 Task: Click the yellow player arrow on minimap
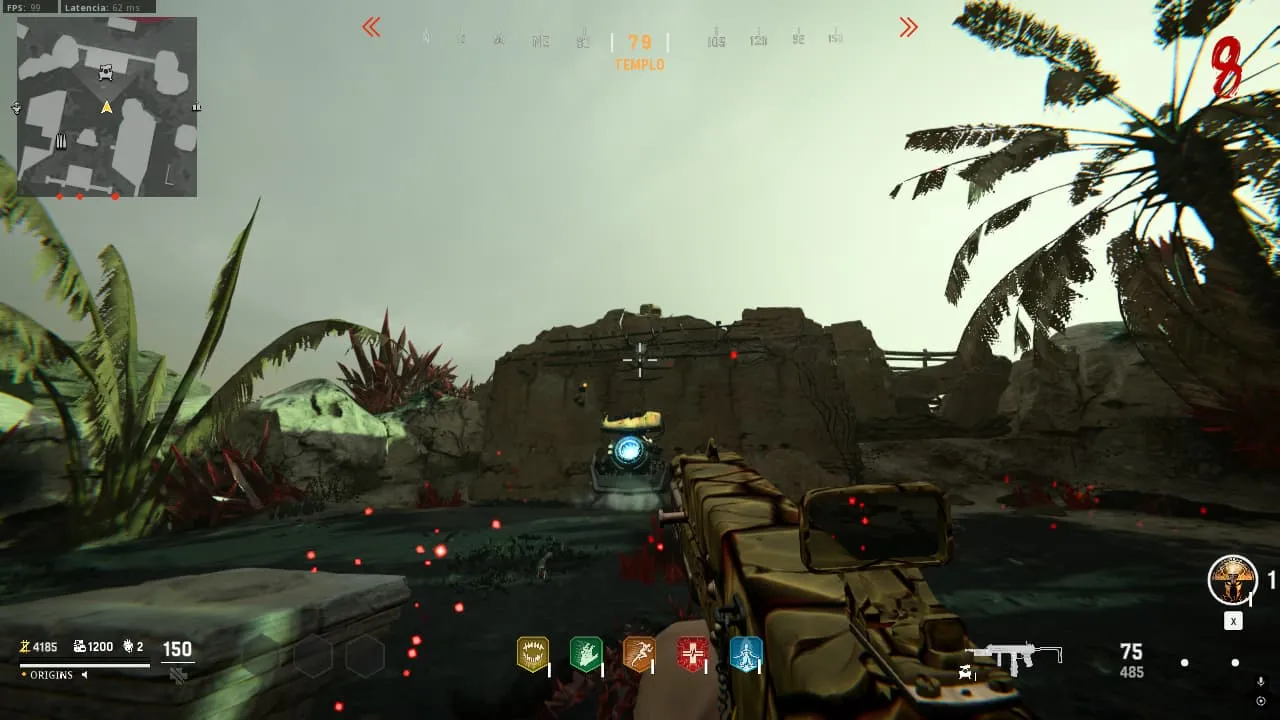click(106, 107)
